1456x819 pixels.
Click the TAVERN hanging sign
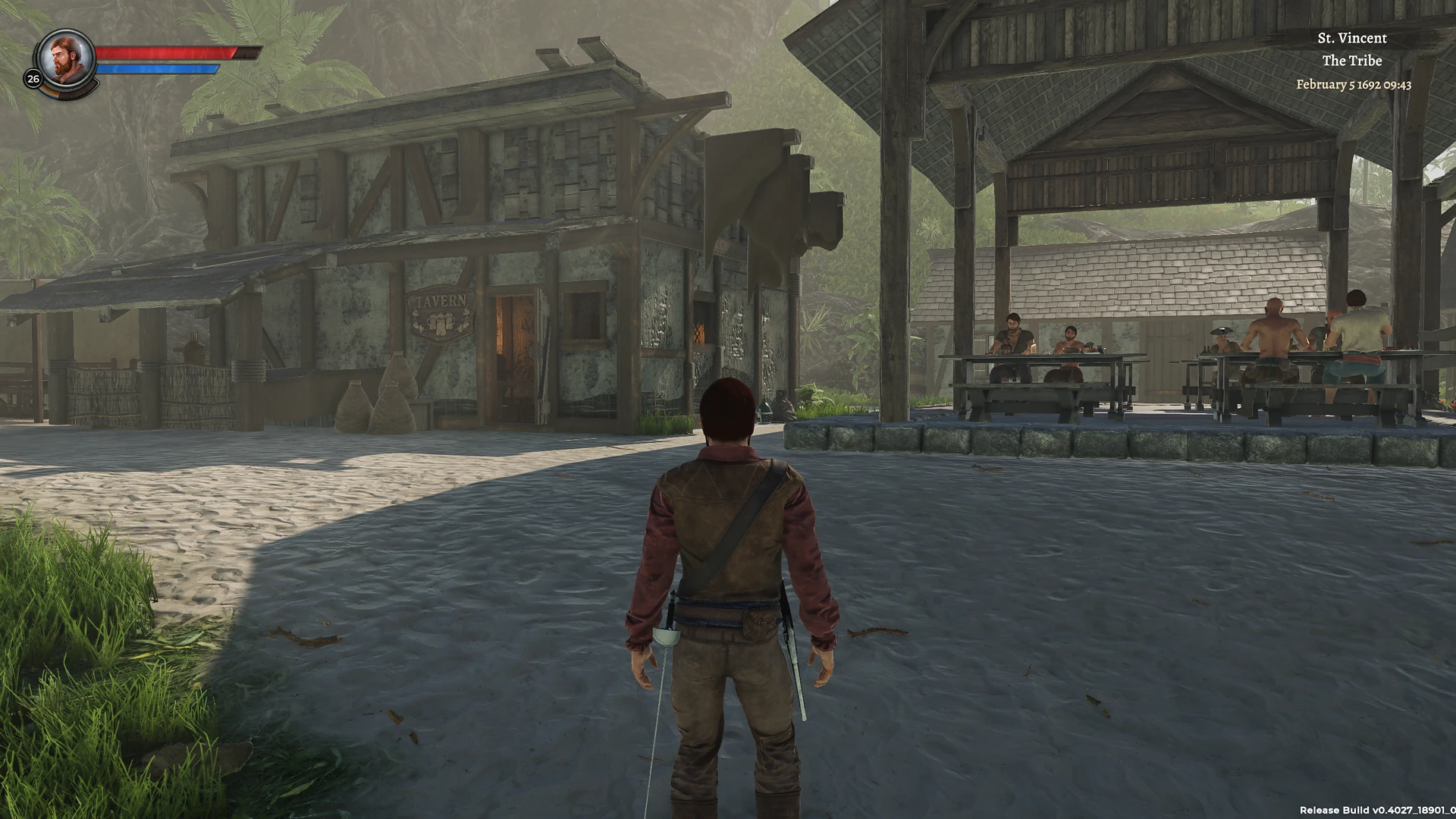tap(441, 312)
